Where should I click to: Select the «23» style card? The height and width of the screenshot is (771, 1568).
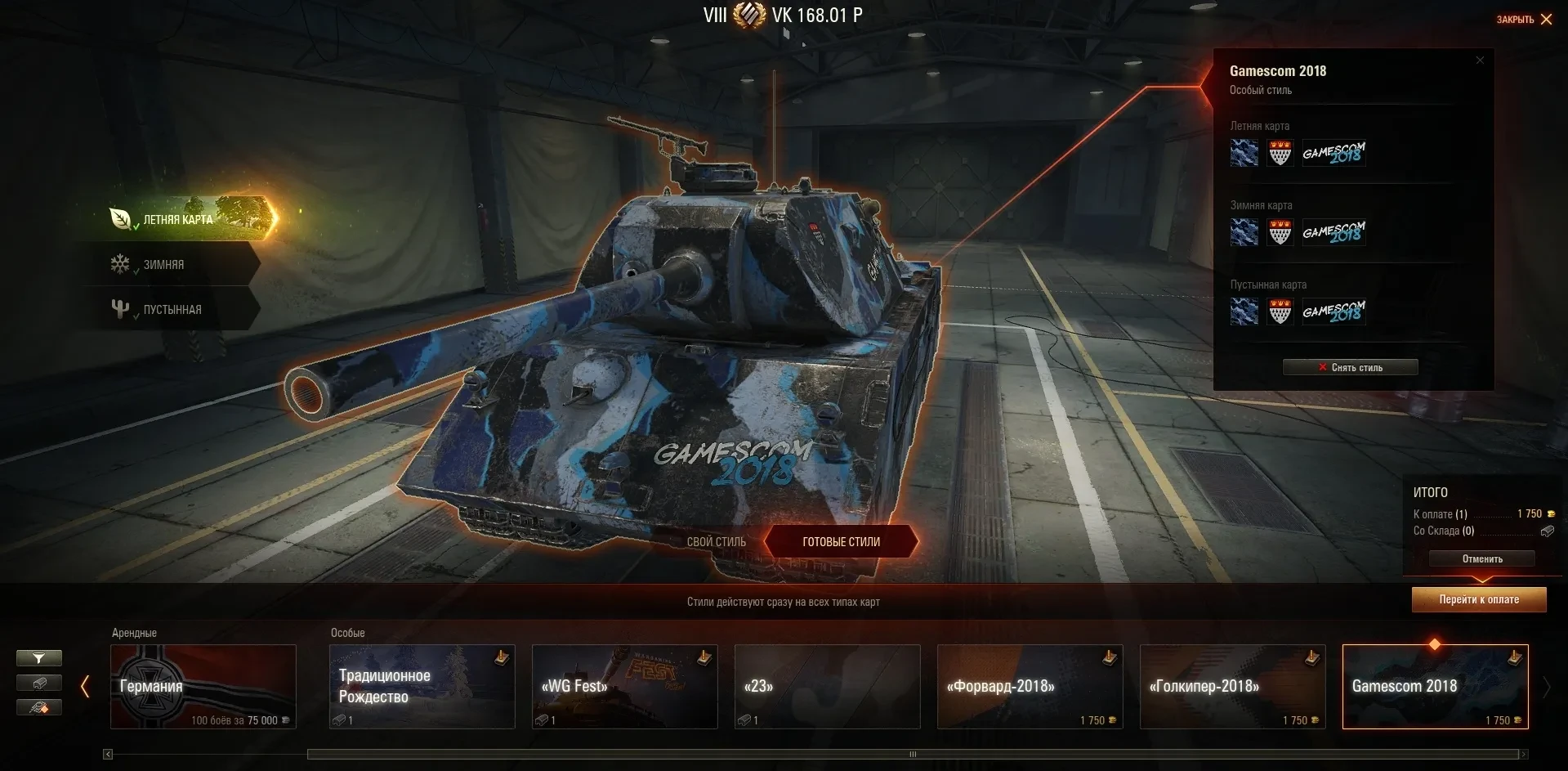click(827, 686)
